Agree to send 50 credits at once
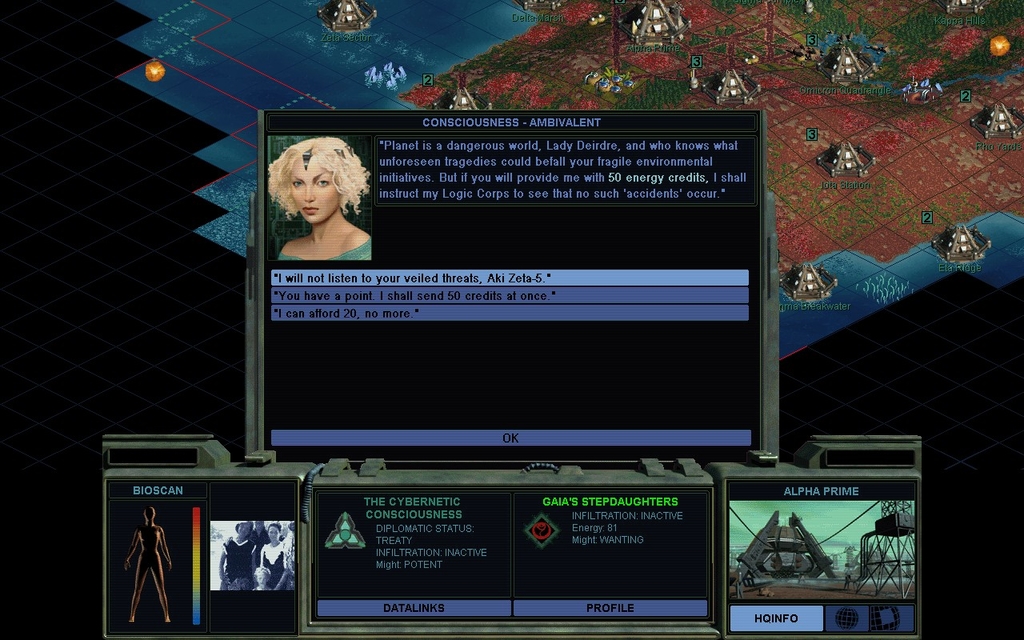This screenshot has width=1024, height=640. coord(509,295)
